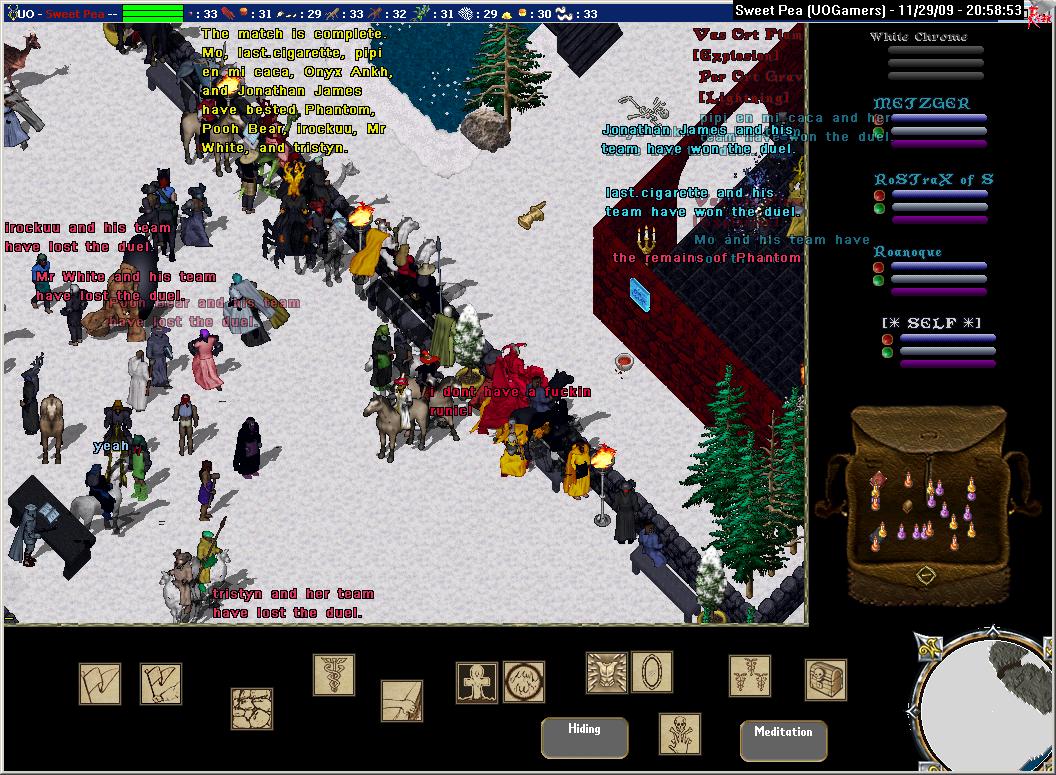This screenshot has height=775, width=1056.
Task: Minimize the backpack using its diamond button
Action: click(926, 575)
